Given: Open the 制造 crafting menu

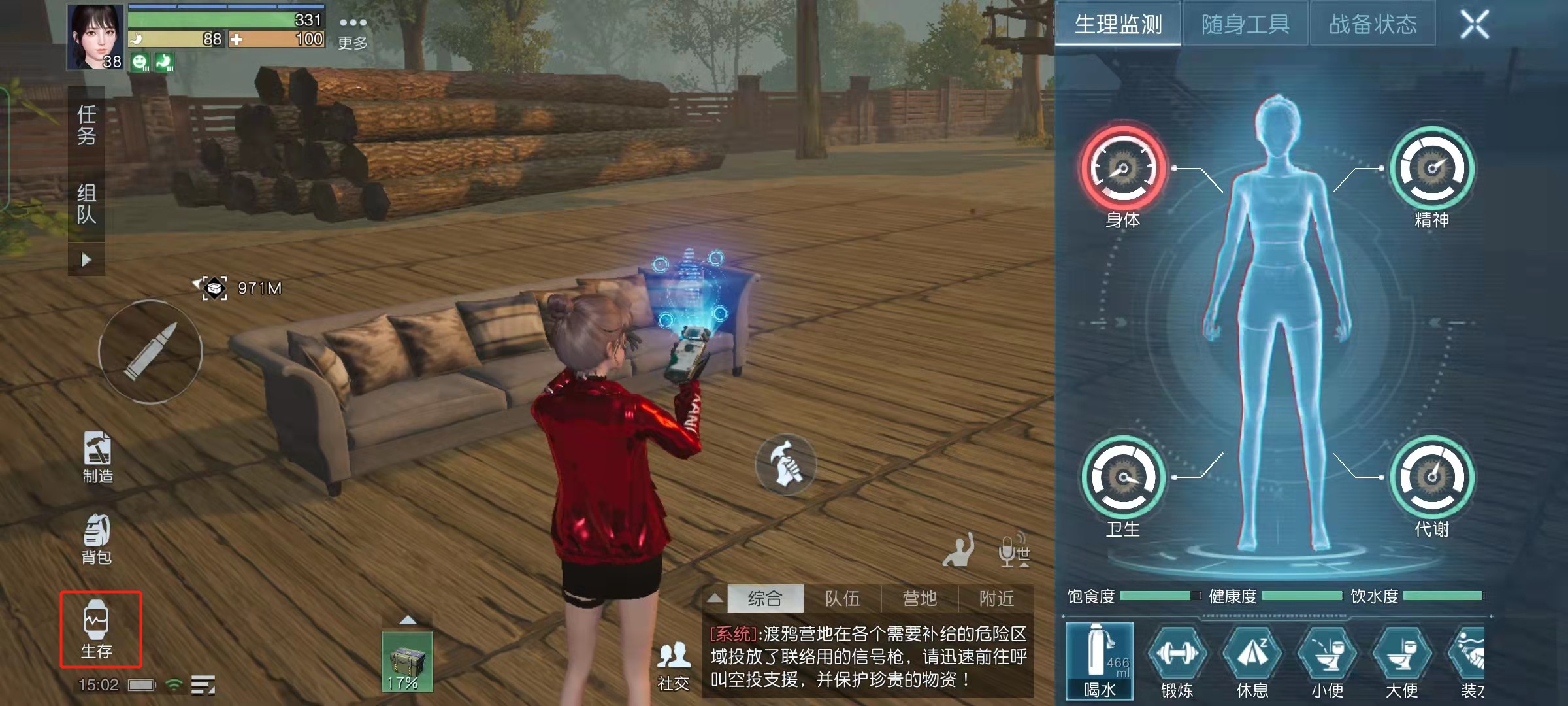Looking at the screenshot, I should [x=97, y=458].
